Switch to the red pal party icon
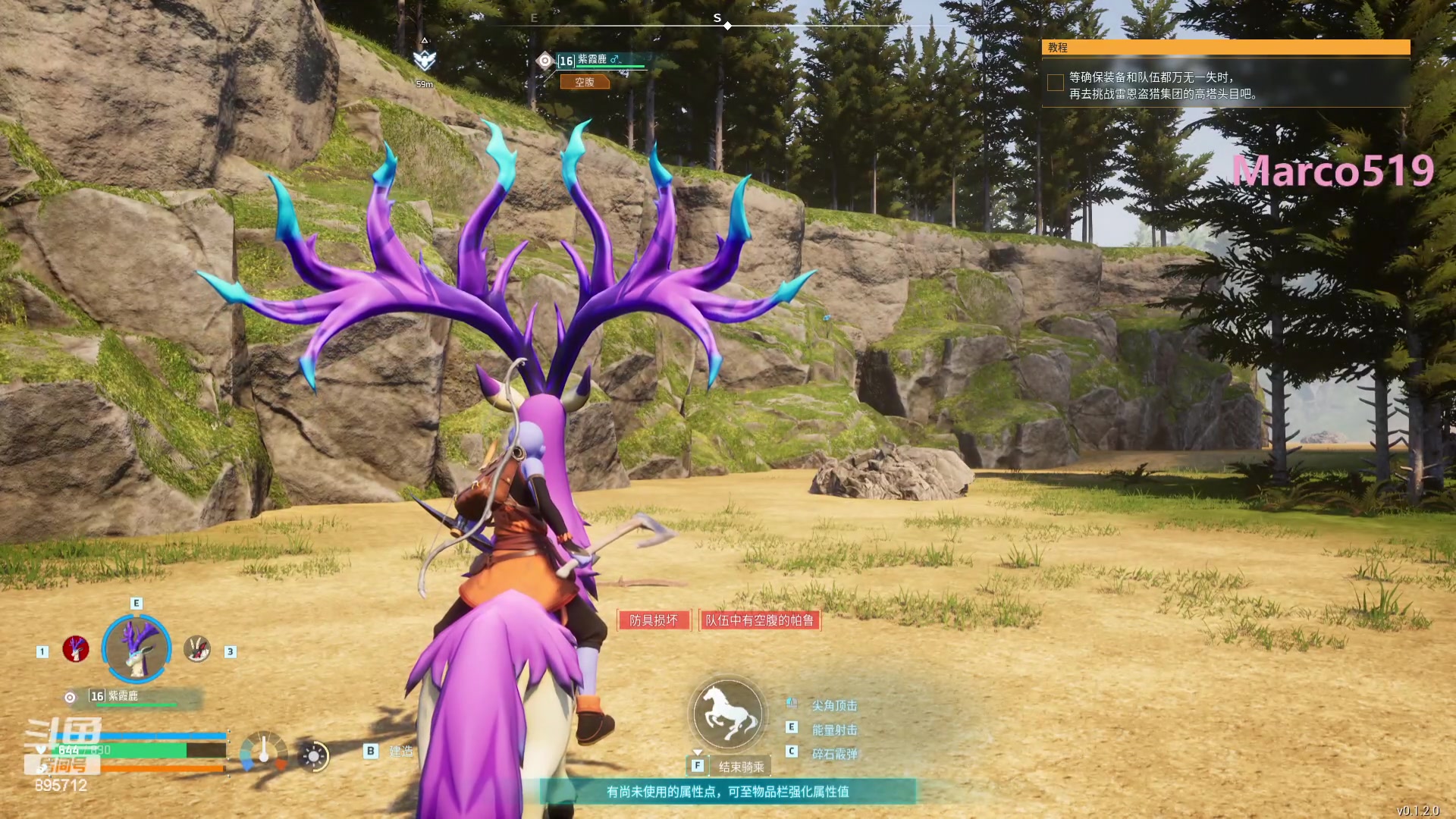1456x819 pixels. click(x=76, y=649)
